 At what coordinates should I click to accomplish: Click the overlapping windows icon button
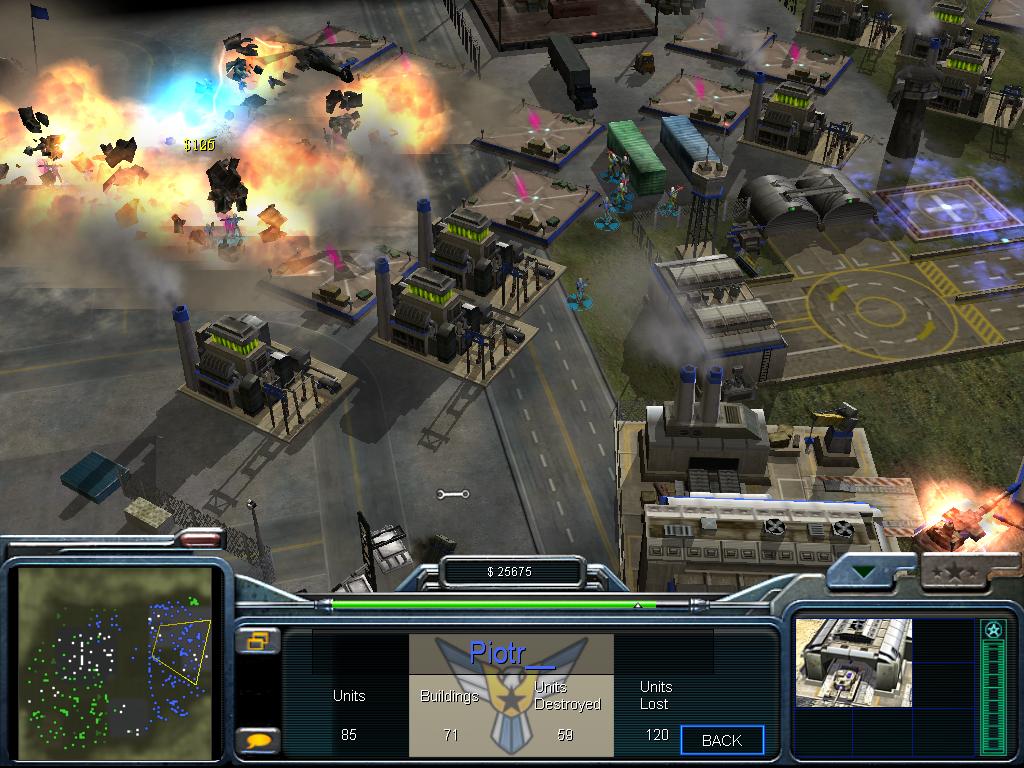pos(257,641)
